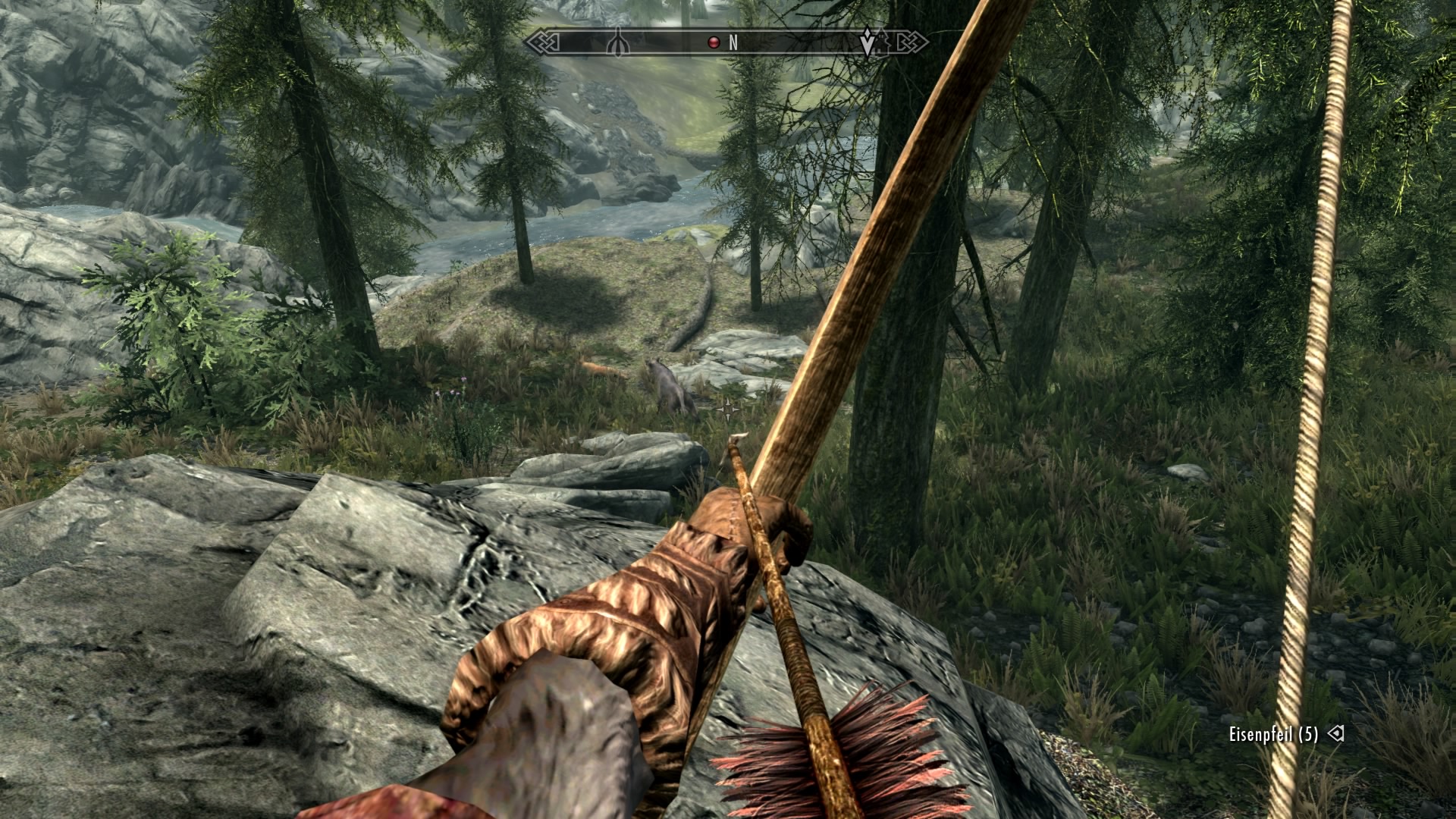Viewport: 1456px width, 819px height.
Task: Click the quest objective arrow on the compass
Action: coord(868,42)
